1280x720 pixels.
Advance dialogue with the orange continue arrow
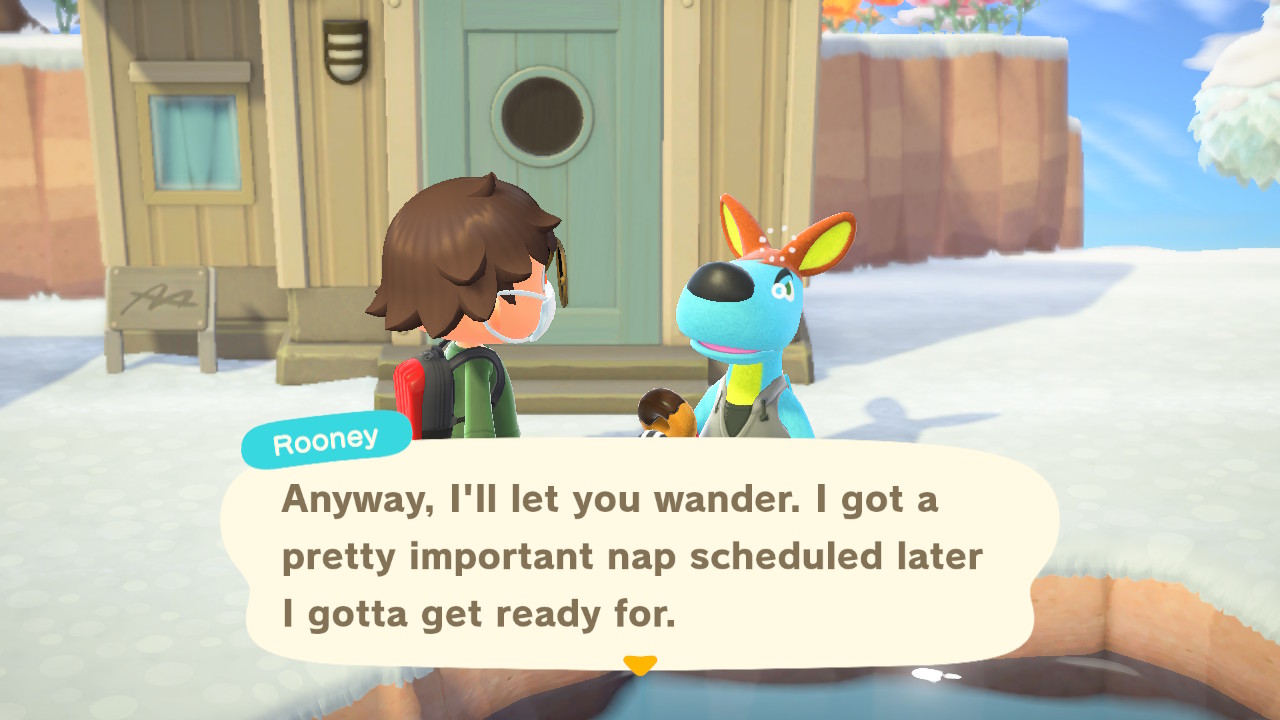pyautogui.click(x=639, y=664)
